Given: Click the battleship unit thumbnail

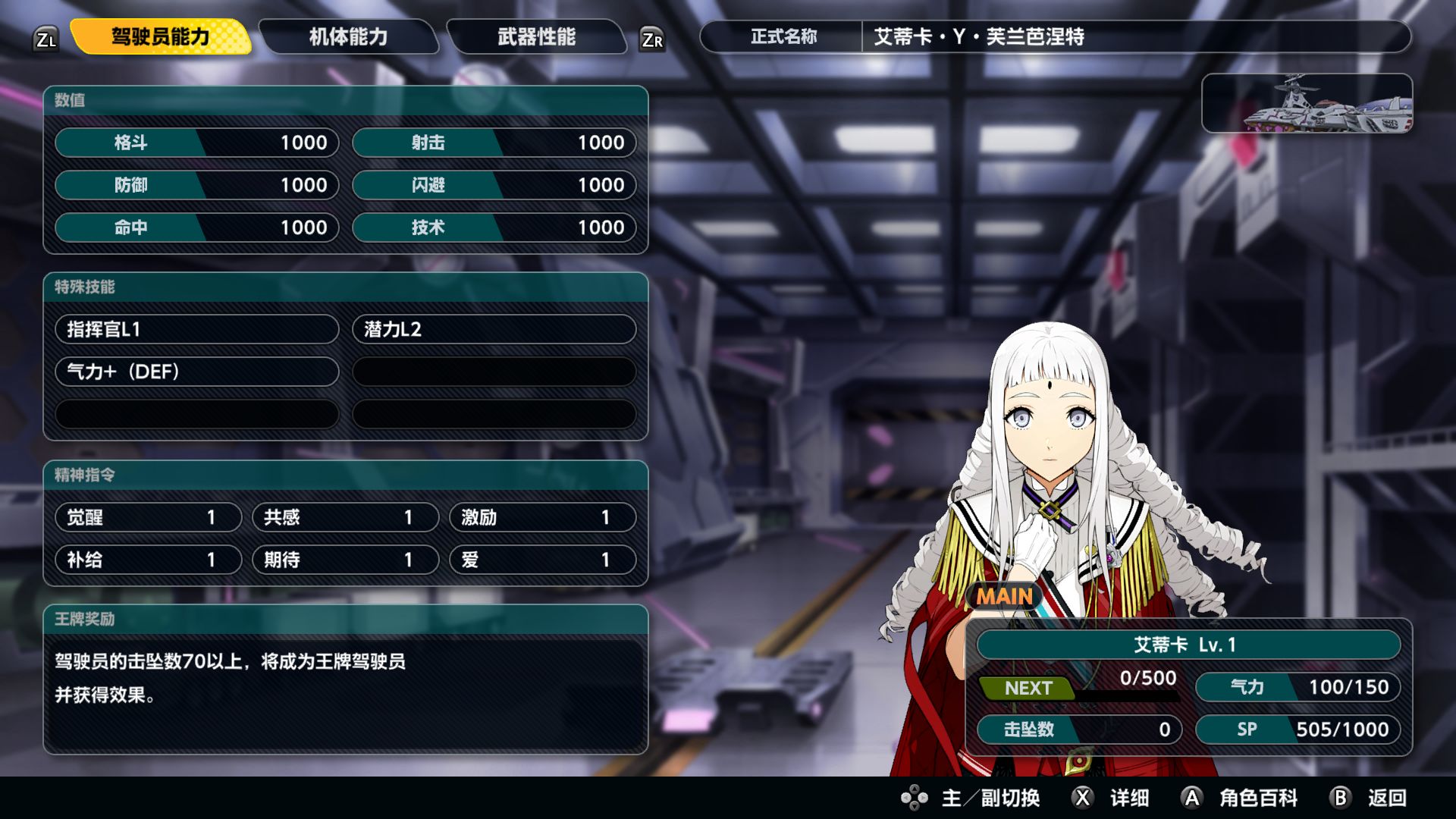Looking at the screenshot, I should tap(1307, 103).
